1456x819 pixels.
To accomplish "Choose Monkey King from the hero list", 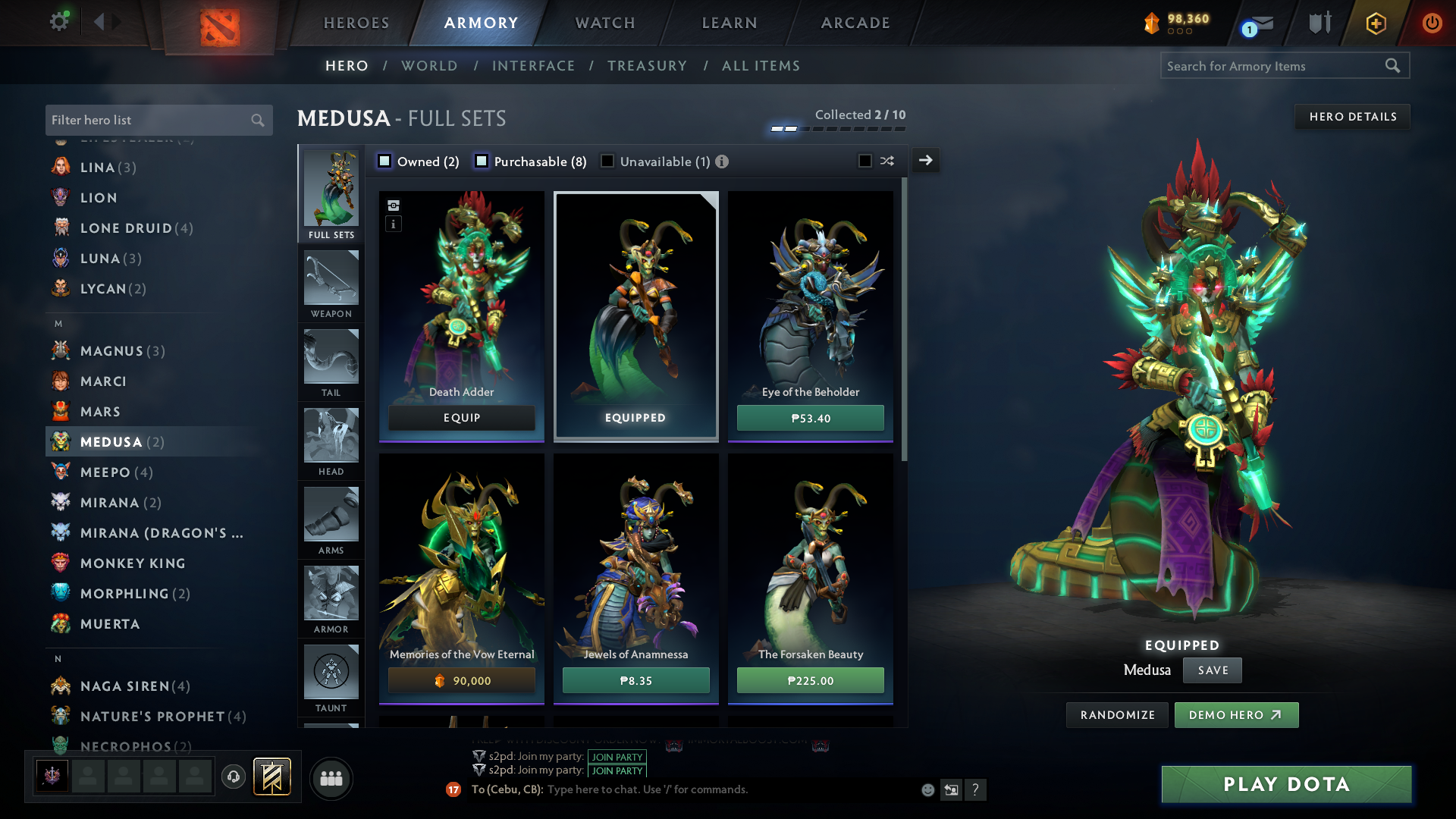I will coord(133,563).
